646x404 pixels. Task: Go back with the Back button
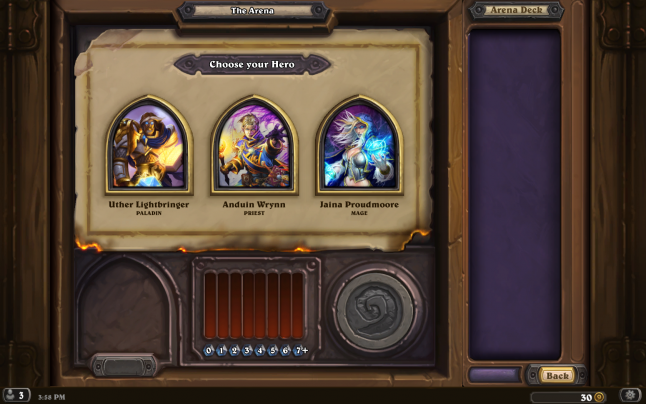click(557, 375)
